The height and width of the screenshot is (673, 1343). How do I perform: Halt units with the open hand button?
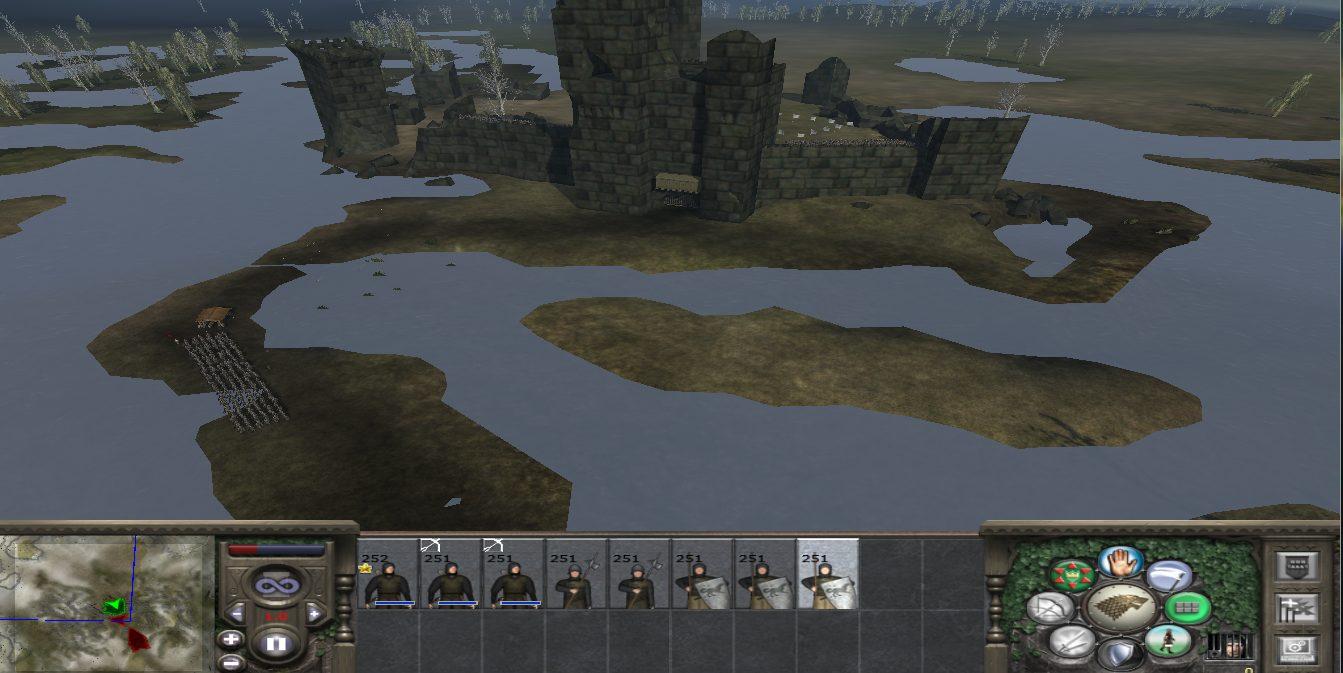pos(1120,561)
